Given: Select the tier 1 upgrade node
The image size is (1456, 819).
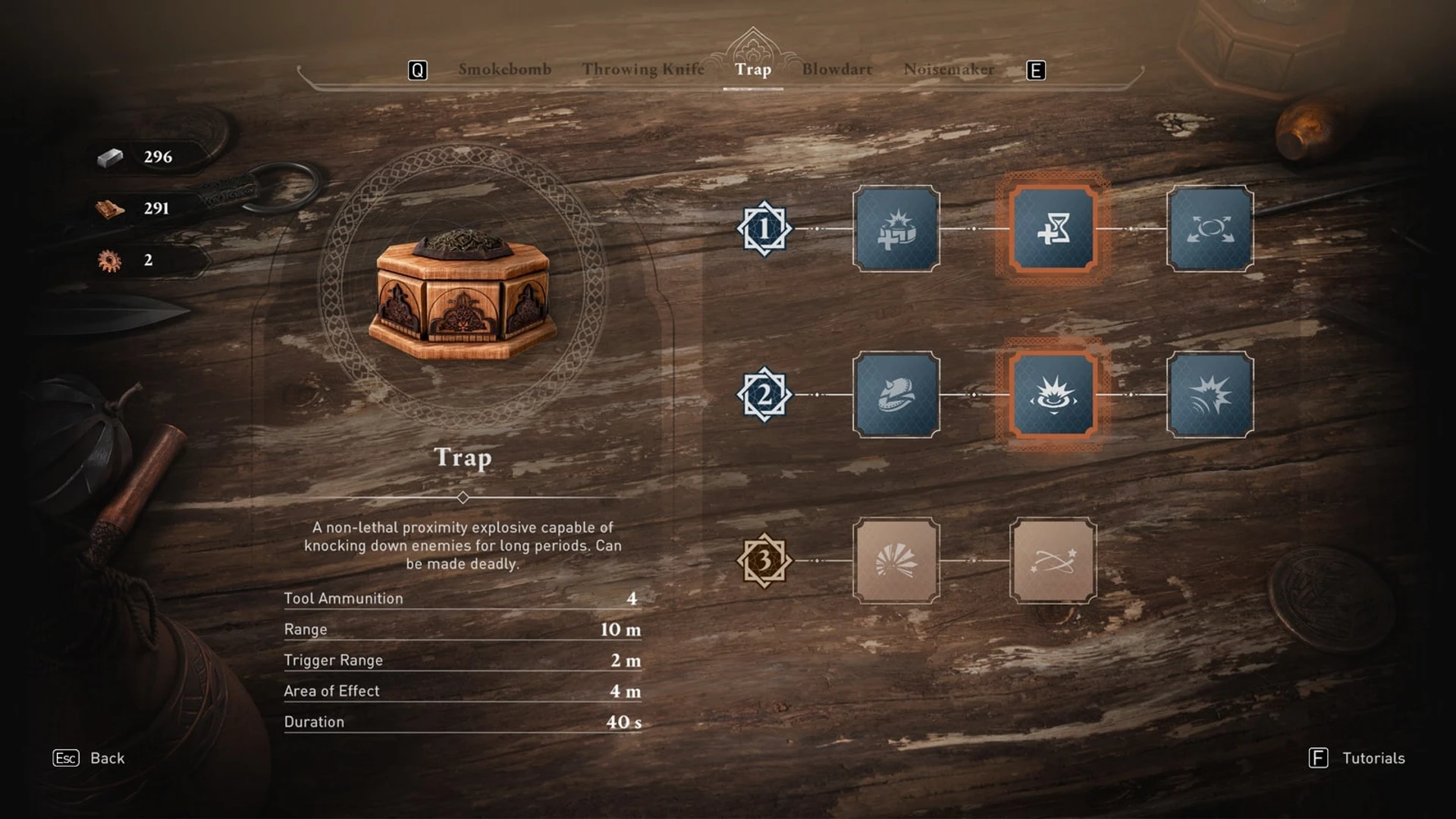Looking at the screenshot, I should coord(764,230).
